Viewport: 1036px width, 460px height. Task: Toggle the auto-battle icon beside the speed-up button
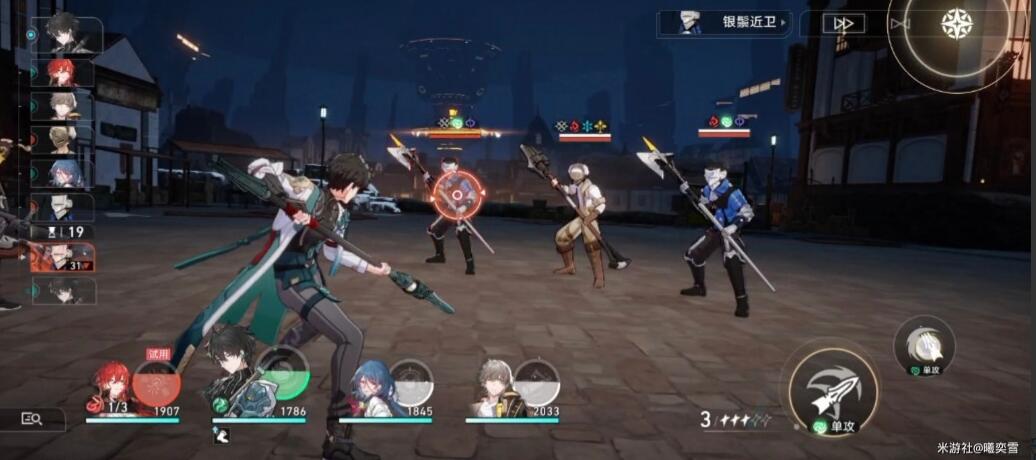pyautogui.click(x=901, y=23)
